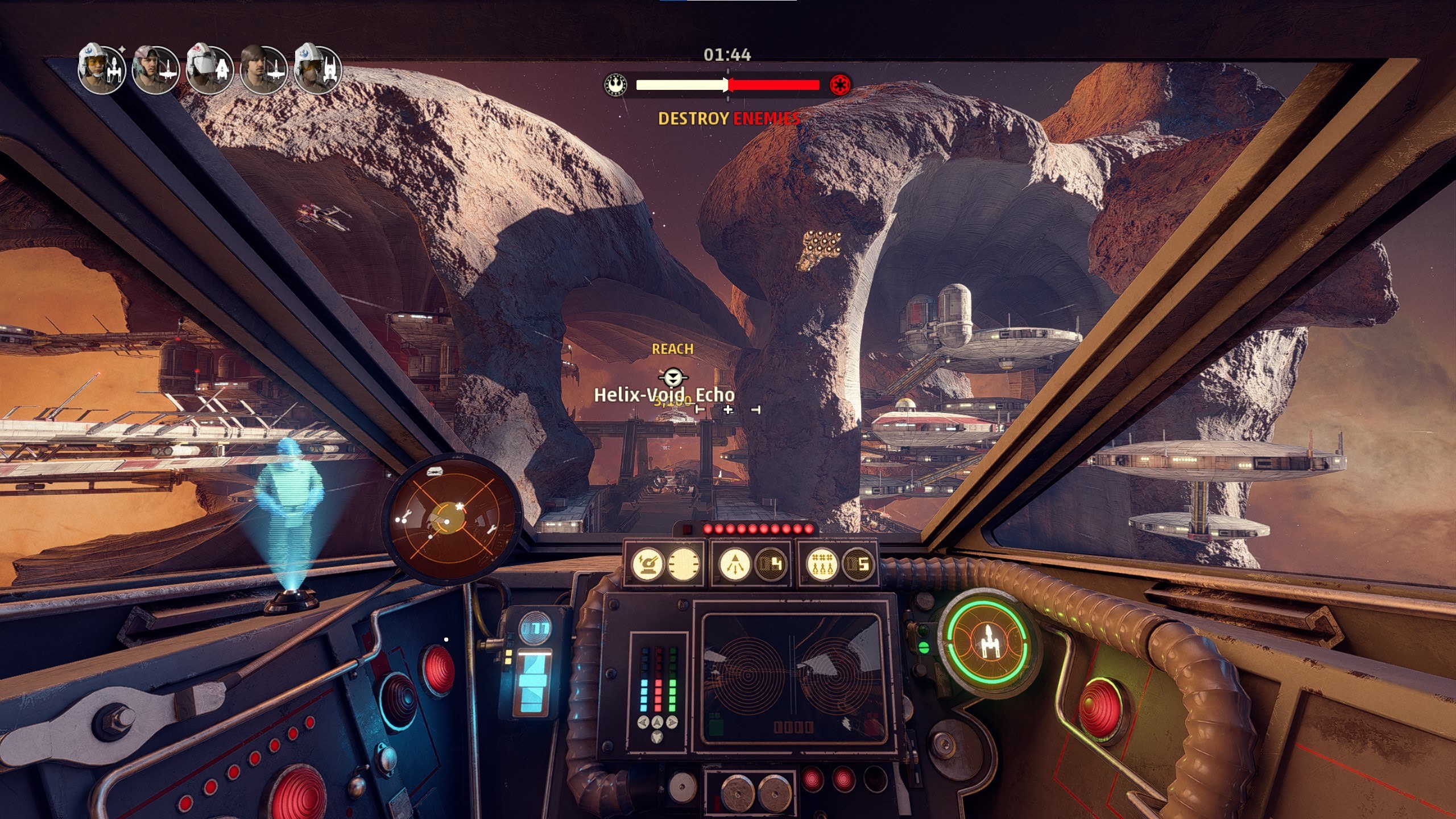
Task: Select the last squadmate portrait in the row
Action: pyautogui.click(x=317, y=69)
